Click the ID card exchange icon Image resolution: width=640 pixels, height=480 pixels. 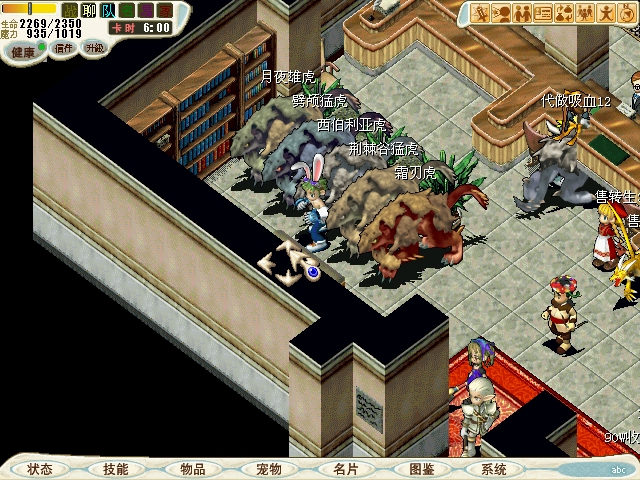point(543,13)
